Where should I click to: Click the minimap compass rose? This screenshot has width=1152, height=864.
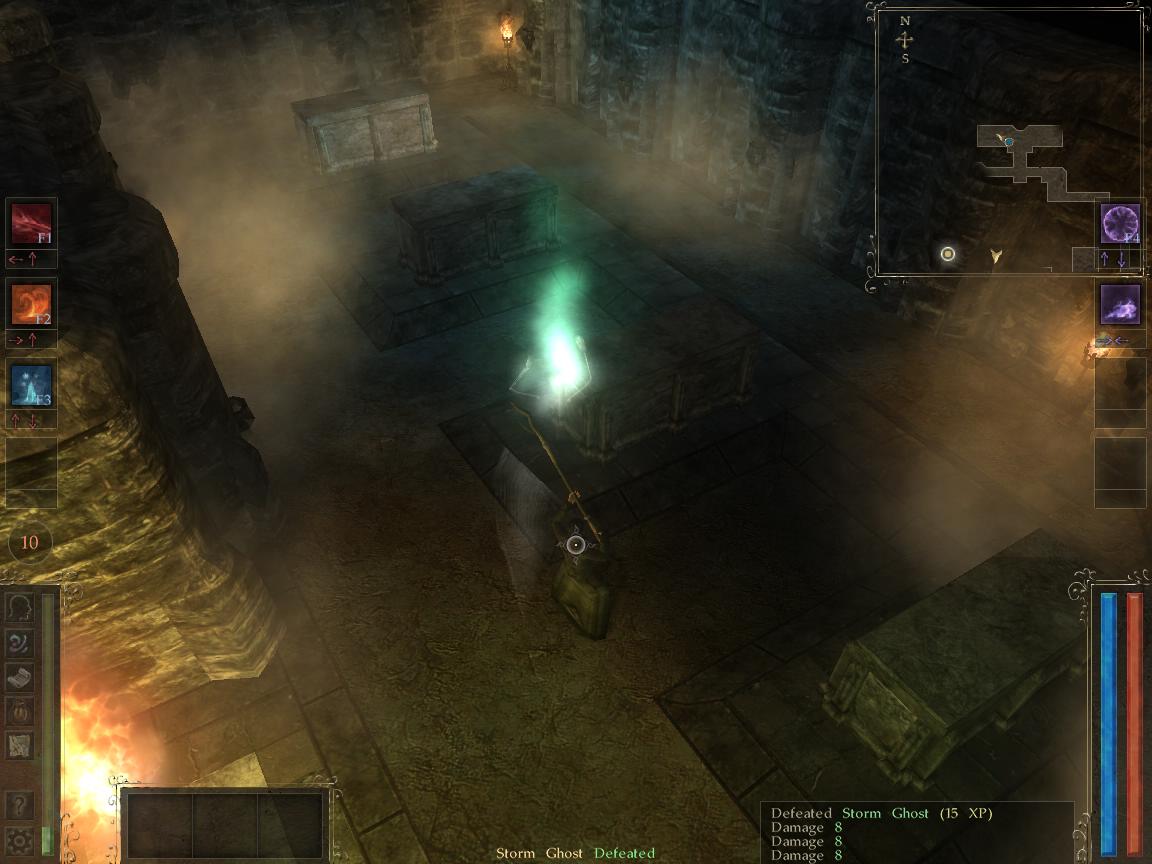point(905,40)
